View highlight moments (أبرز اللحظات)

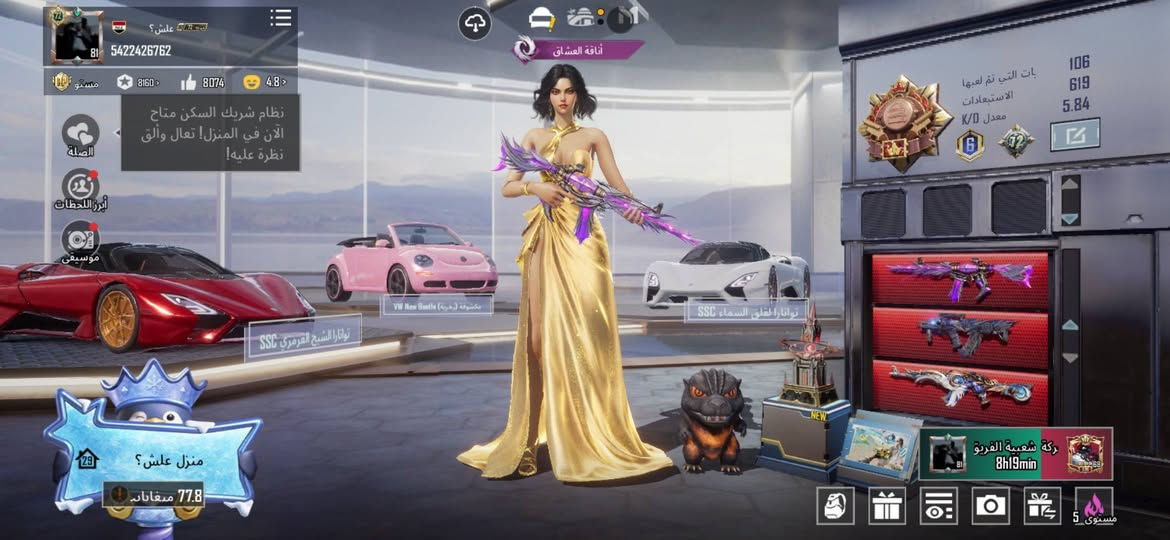(80, 188)
